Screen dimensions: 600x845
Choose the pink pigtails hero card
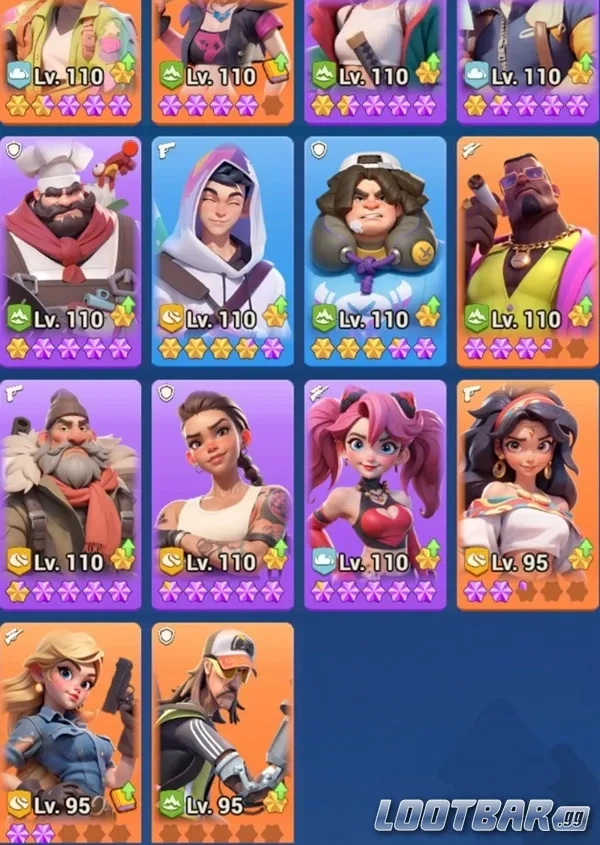[x=375, y=493]
